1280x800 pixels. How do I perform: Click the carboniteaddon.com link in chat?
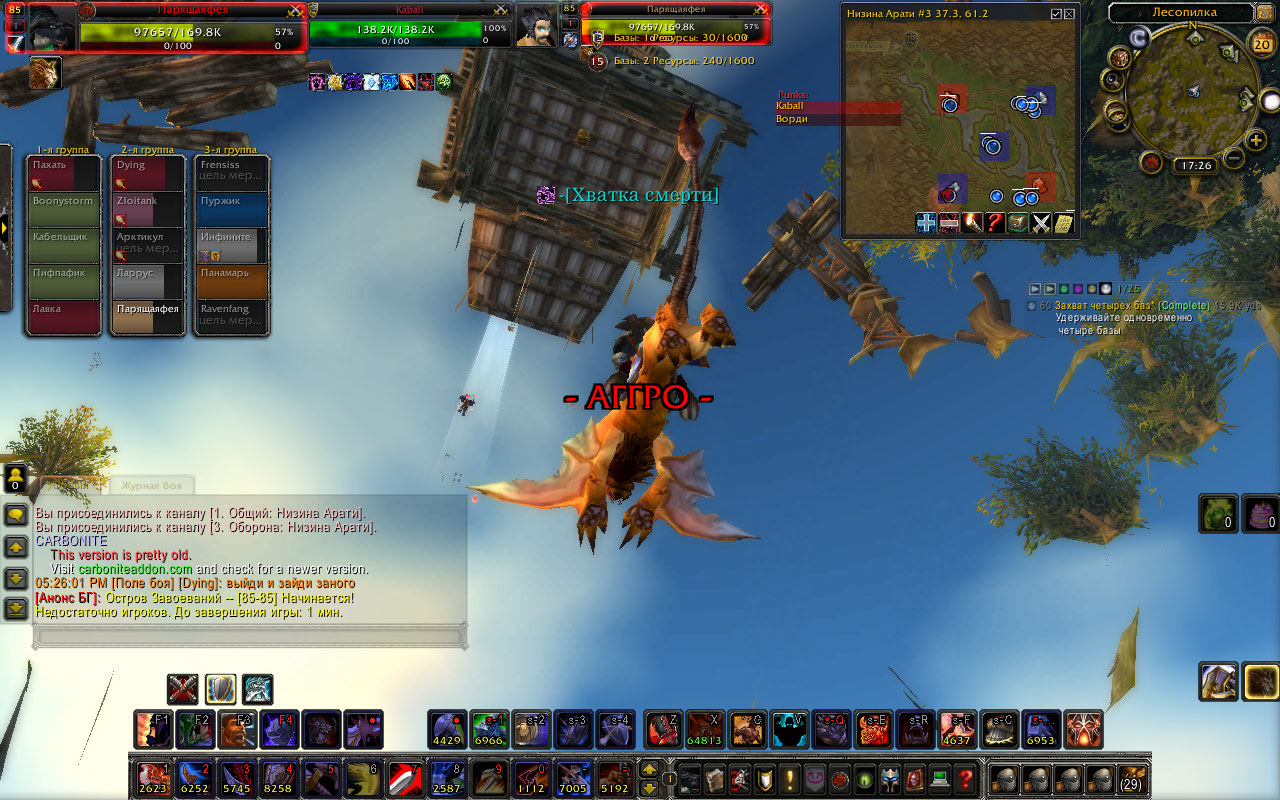(x=135, y=568)
